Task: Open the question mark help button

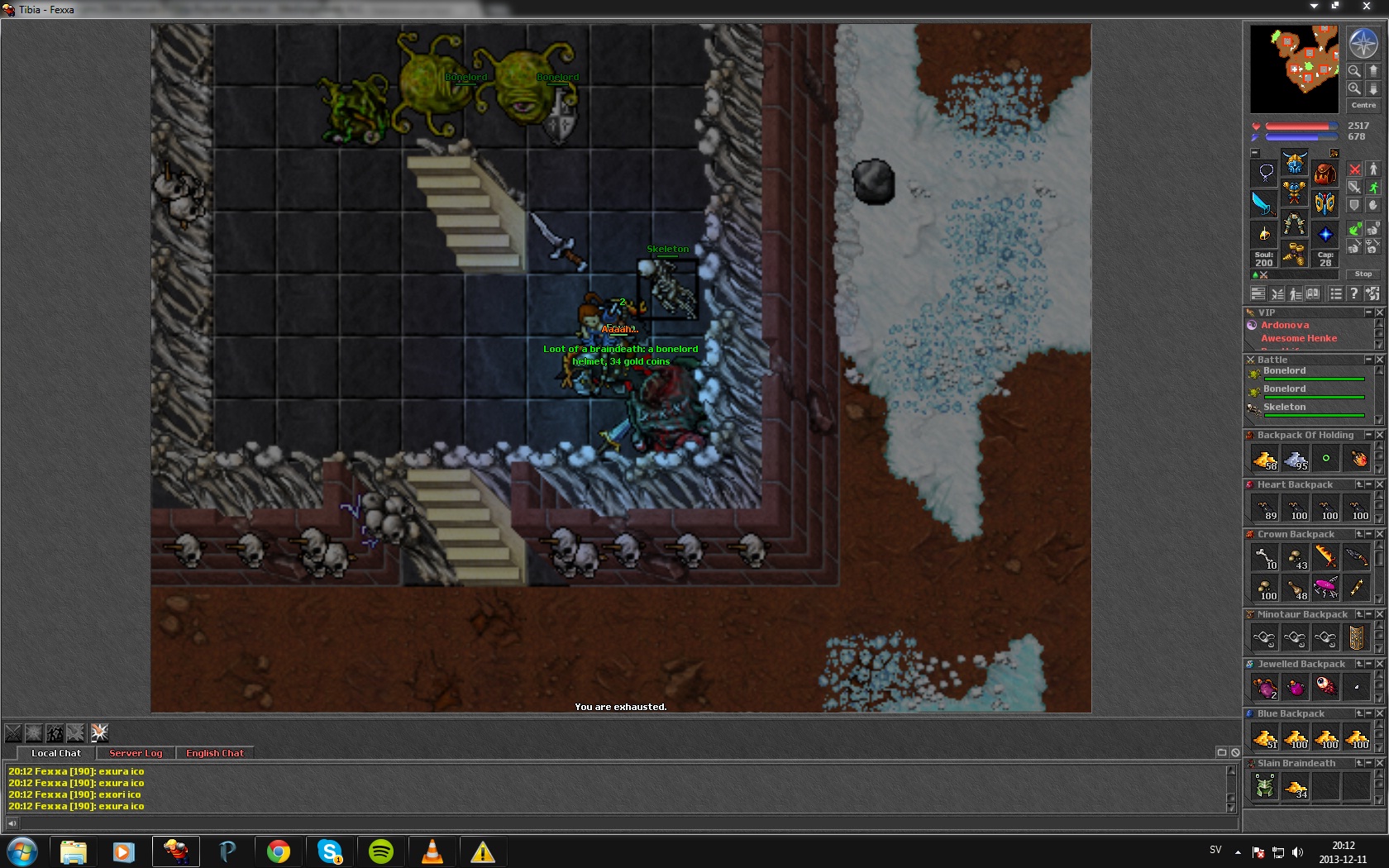Action: pyautogui.click(x=1353, y=293)
